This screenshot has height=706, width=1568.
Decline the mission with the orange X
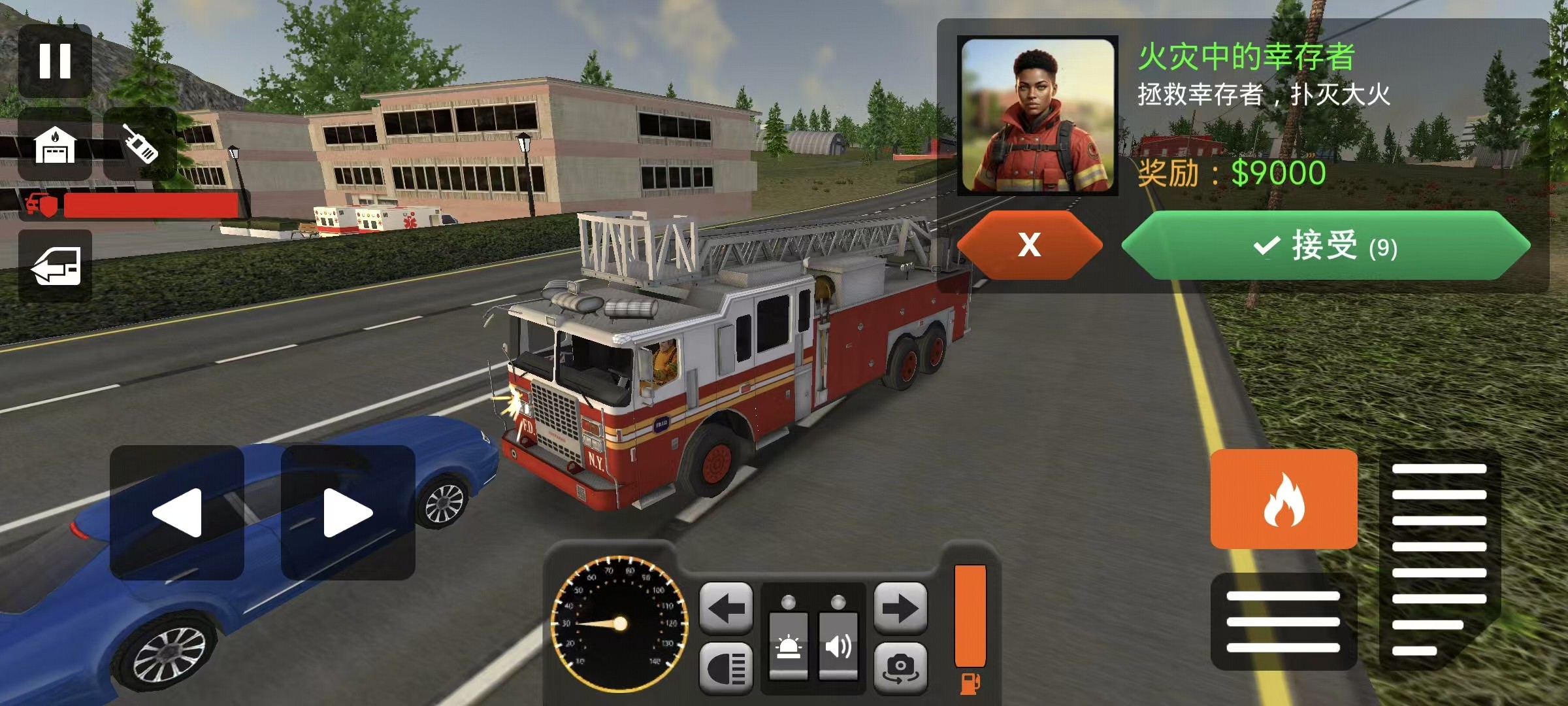1029,245
